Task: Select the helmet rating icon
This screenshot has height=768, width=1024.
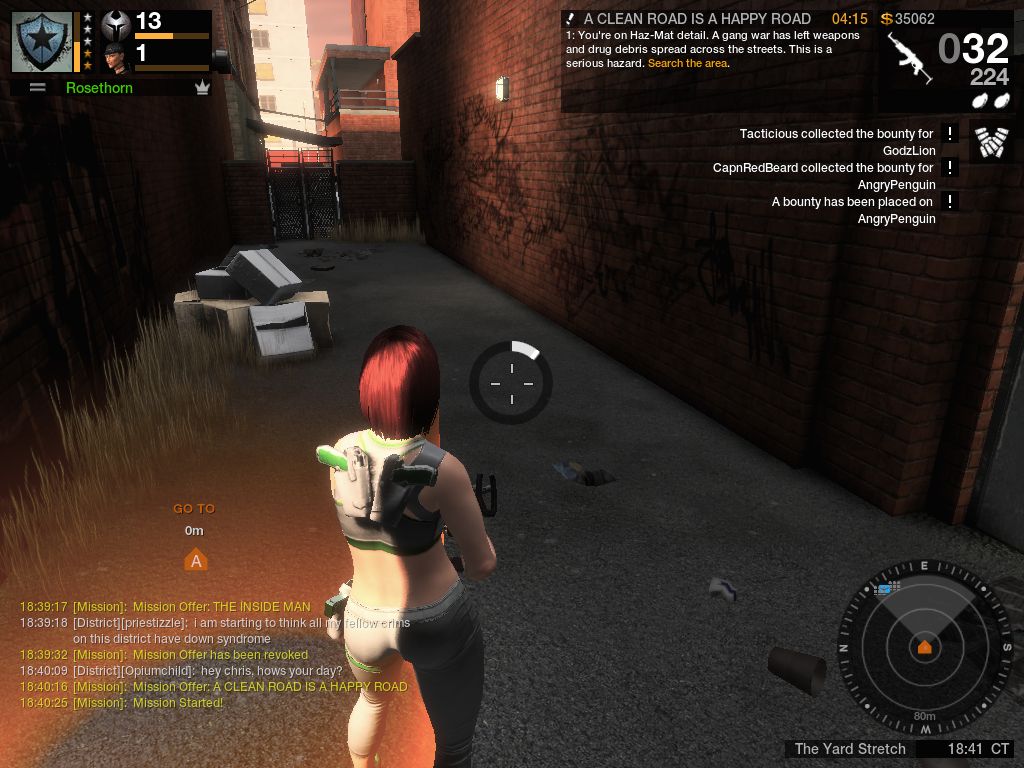Action: click(x=117, y=24)
